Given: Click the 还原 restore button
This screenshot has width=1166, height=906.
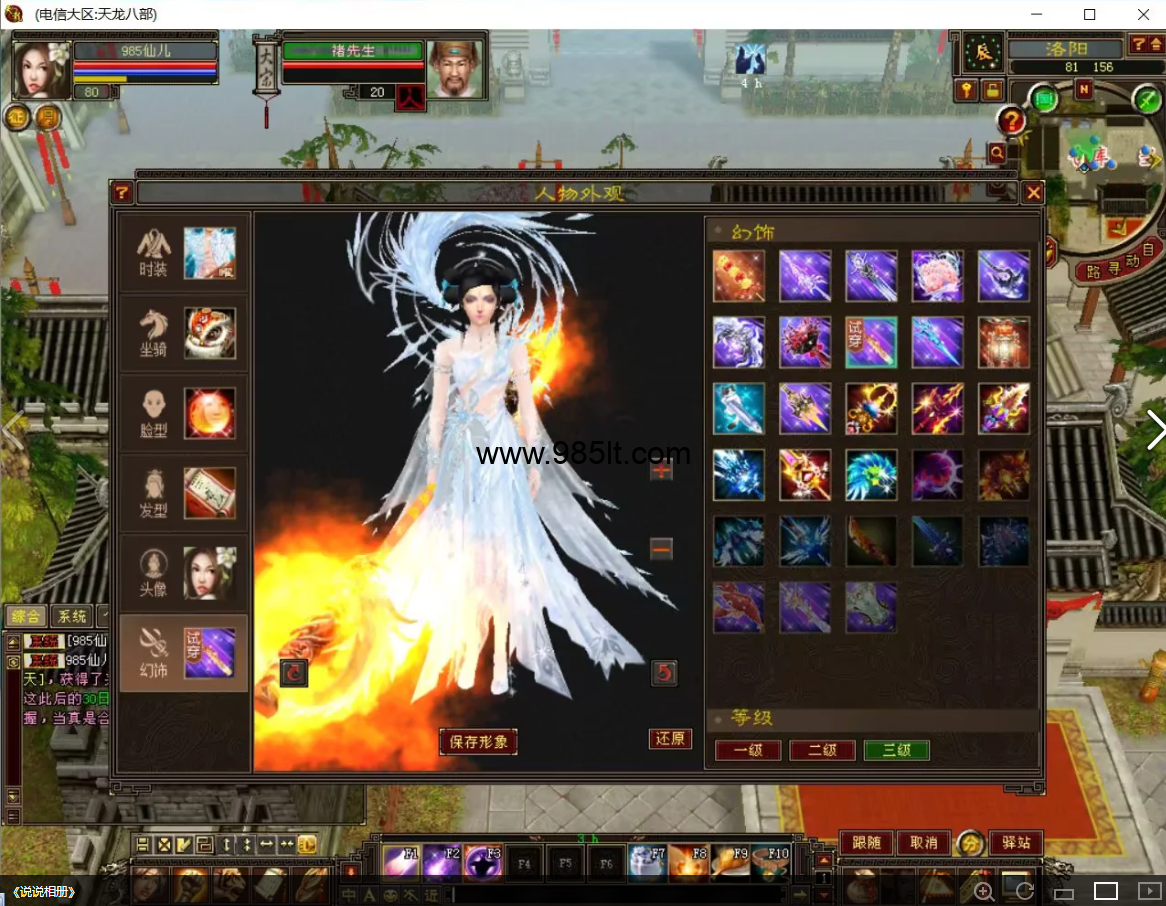Looking at the screenshot, I should (x=670, y=739).
